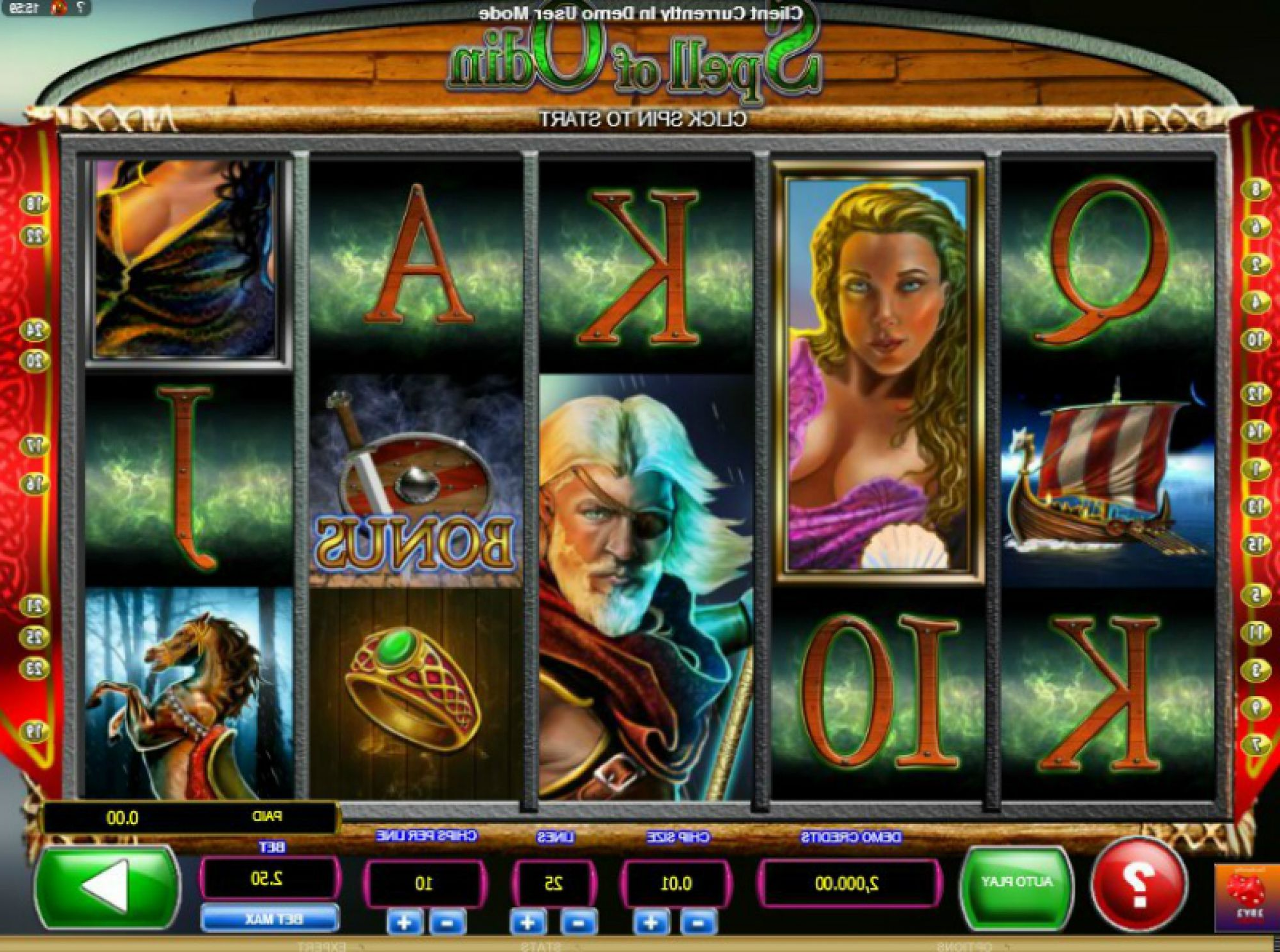
Task: Increase the number of lines
Action: [x=527, y=923]
